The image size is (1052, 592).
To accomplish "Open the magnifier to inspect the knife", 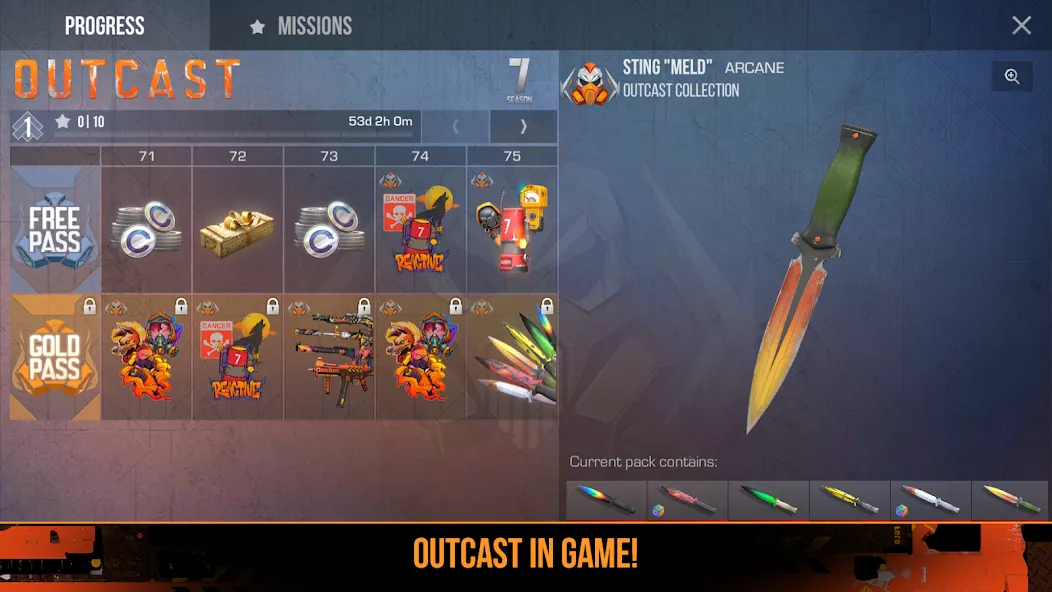I will coord(1012,77).
